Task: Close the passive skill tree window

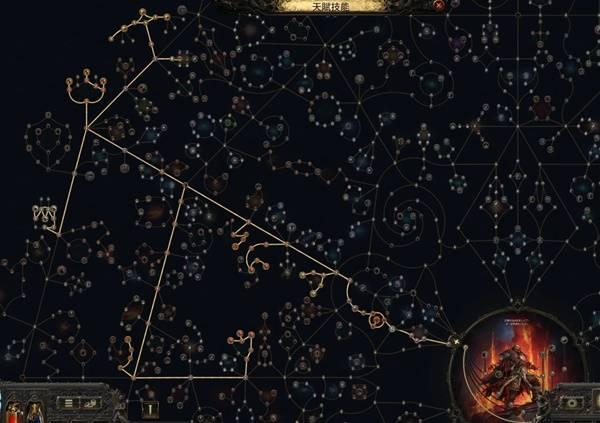Action: pyautogui.click(x=439, y=5)
